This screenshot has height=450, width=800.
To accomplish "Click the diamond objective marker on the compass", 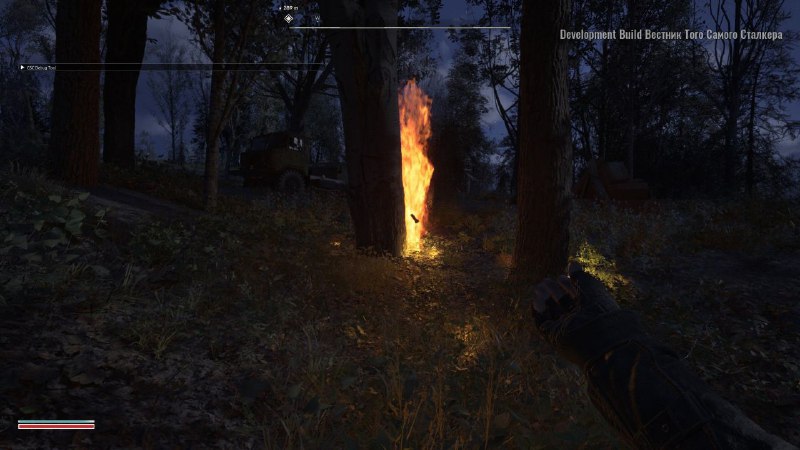I will click(x=289, y=18).
